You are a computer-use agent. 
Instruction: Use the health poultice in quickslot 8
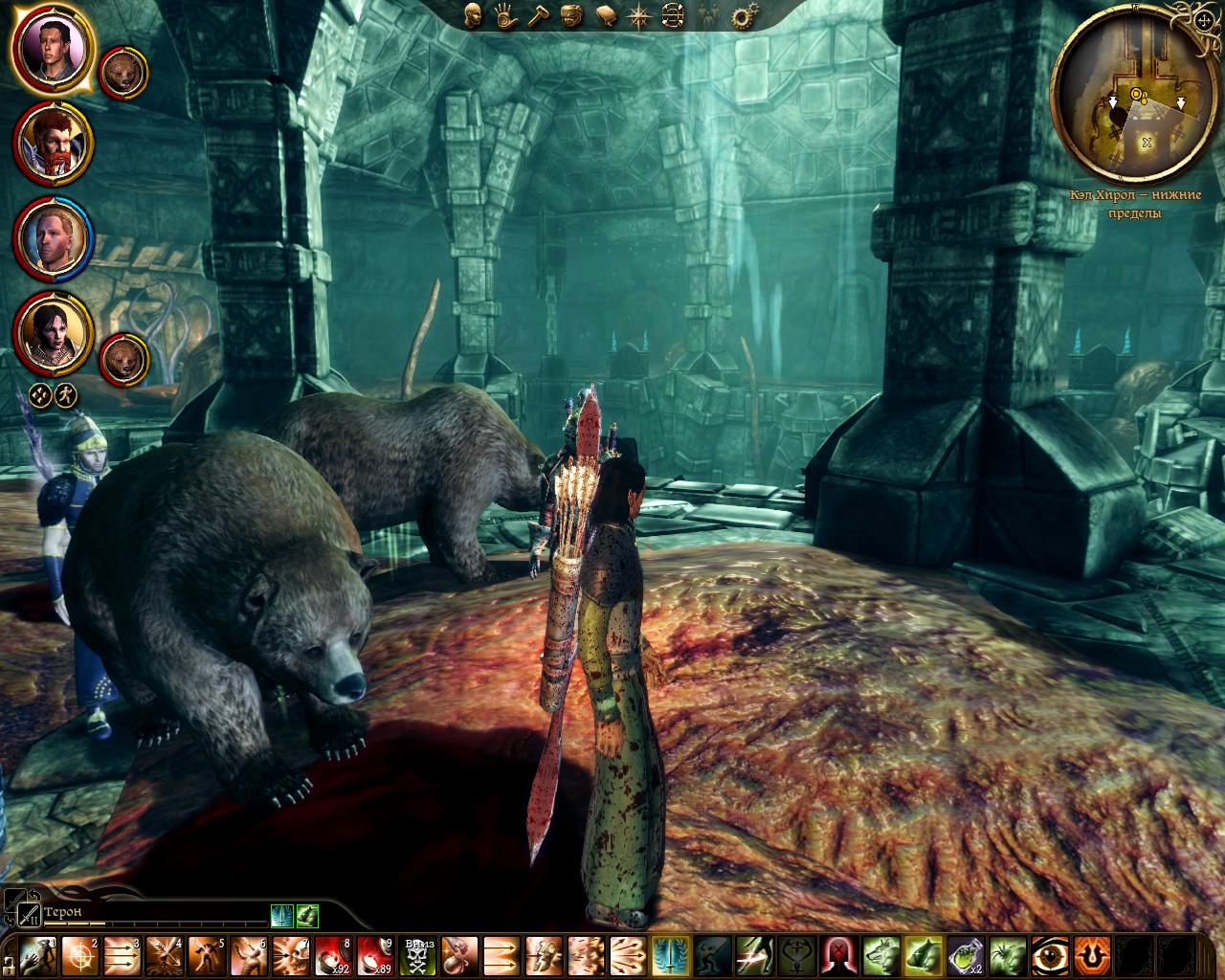point(333,957)
